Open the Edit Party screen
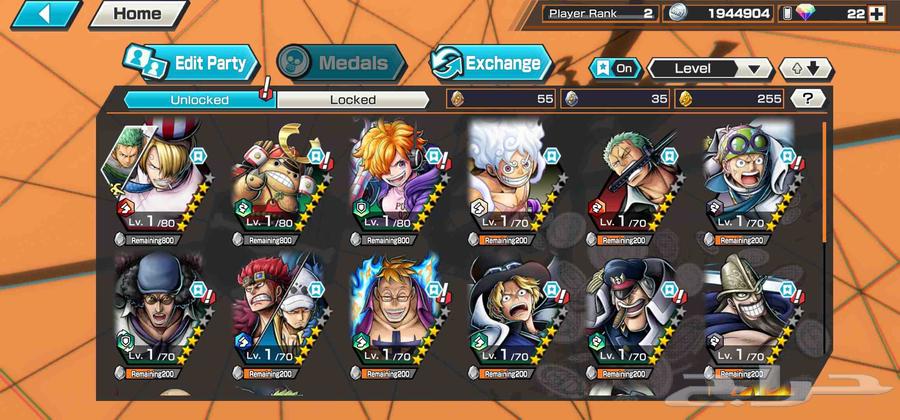This screenshot has width=900, height=420. click(x=191, y=63)
